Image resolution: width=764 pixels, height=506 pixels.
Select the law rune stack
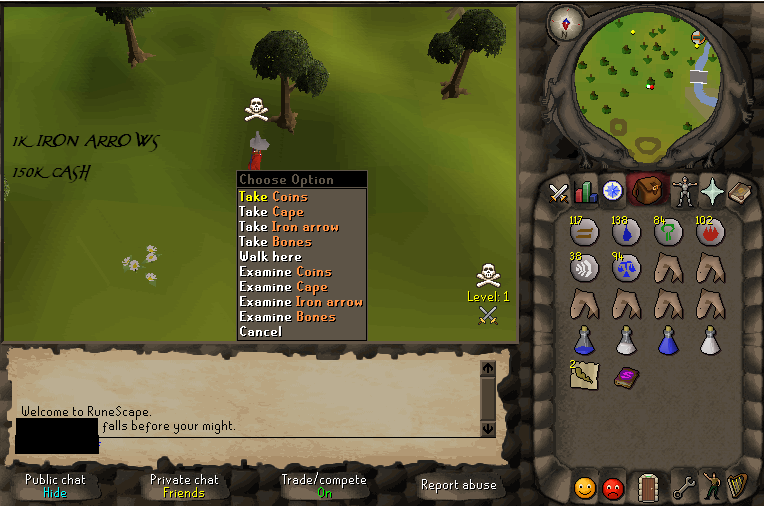pyautogui.click(x=625, y=268)
